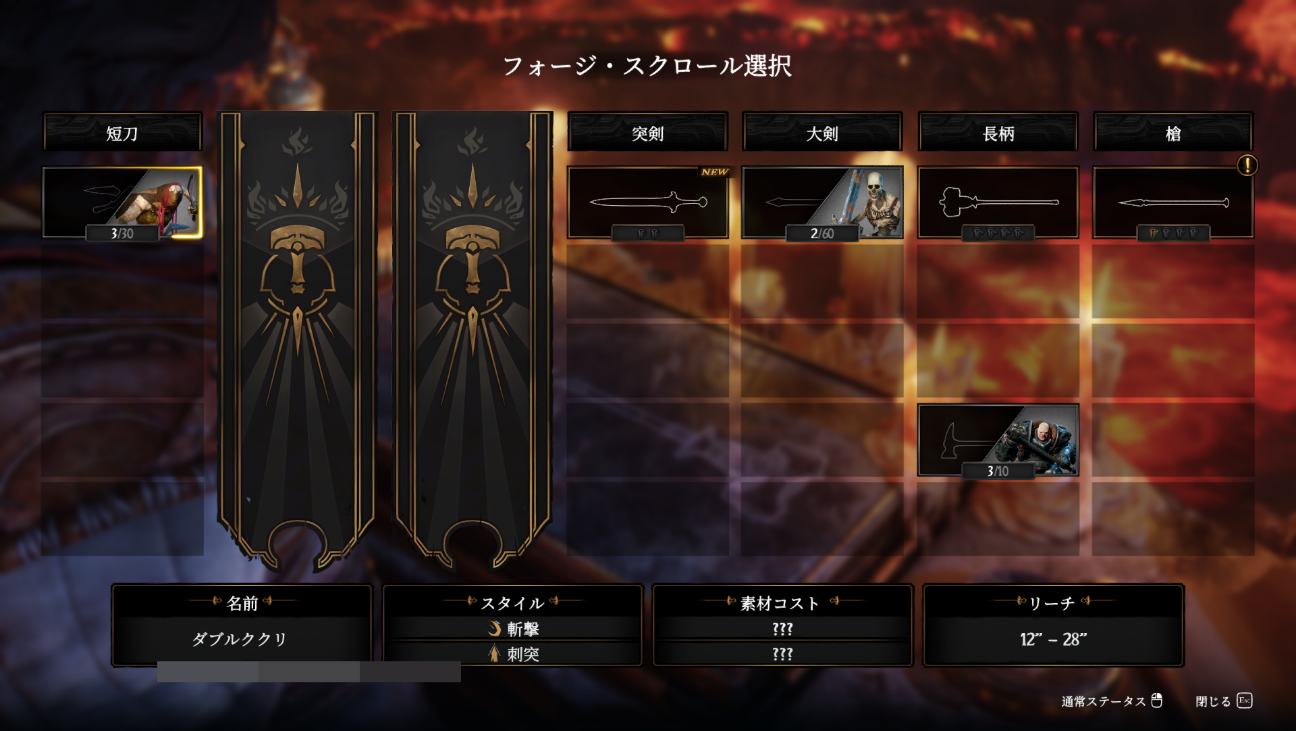Toggle the 通常ステータス view
Viewport: 1296px width, 731px height.
[1112, 701]
